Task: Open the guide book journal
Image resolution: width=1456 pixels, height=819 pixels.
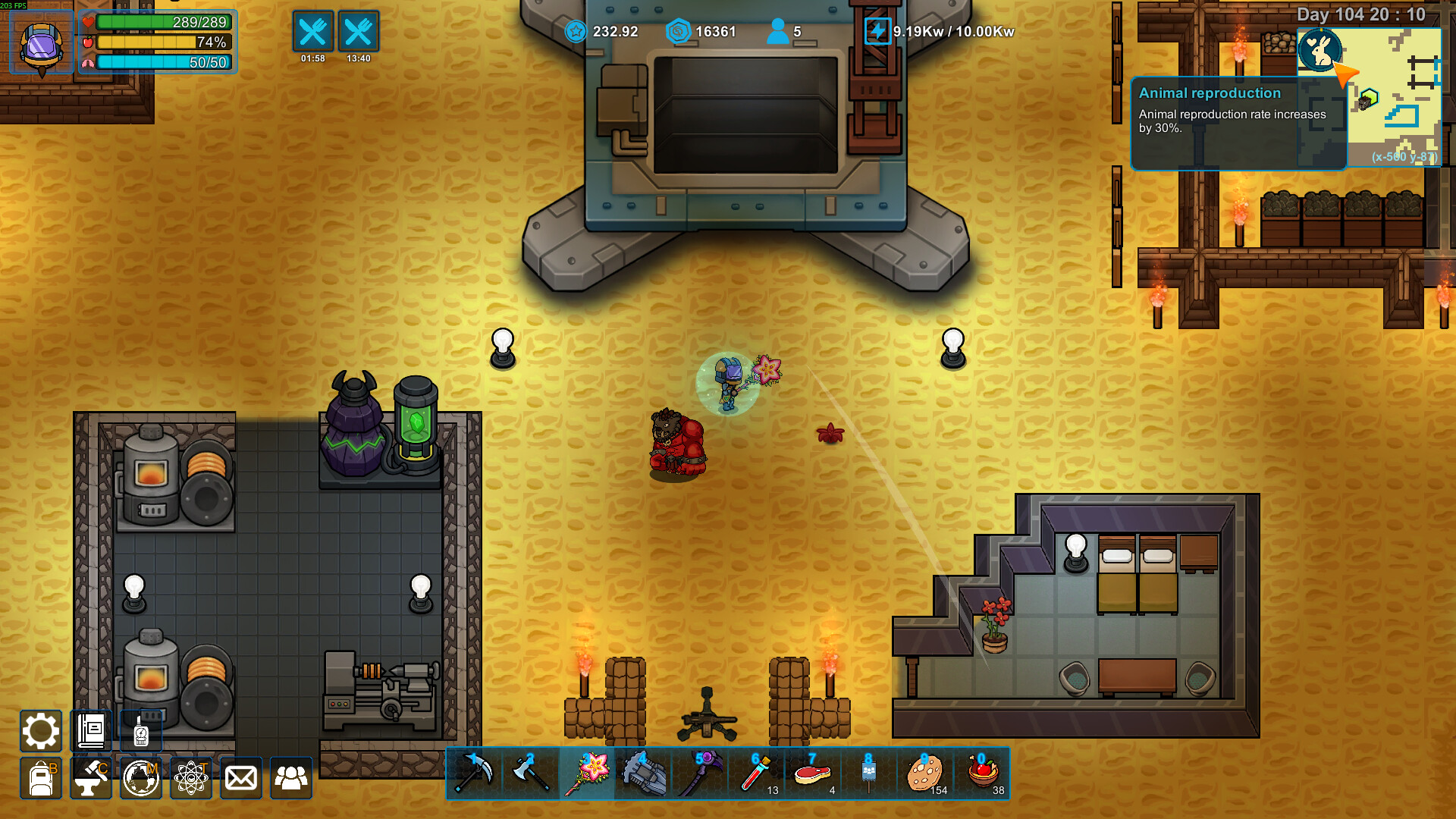Action: pyautogui.click(x=90, y=731)
